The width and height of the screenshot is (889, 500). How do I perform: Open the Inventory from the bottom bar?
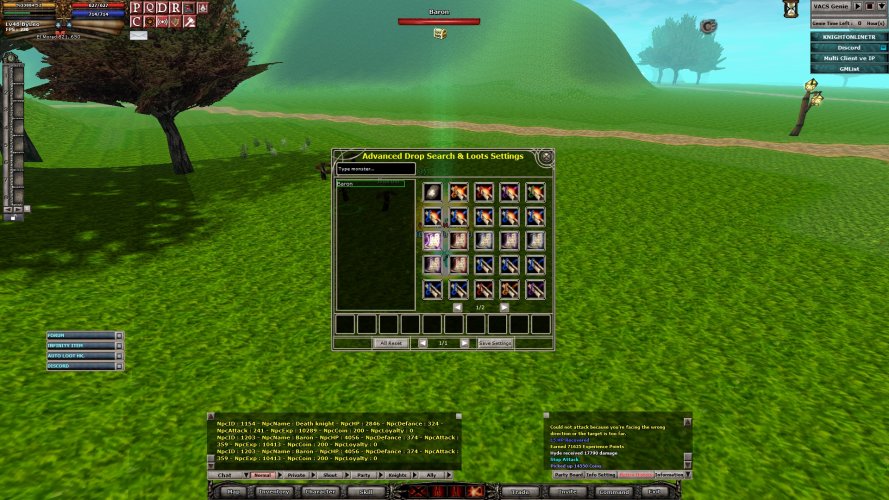274,491
